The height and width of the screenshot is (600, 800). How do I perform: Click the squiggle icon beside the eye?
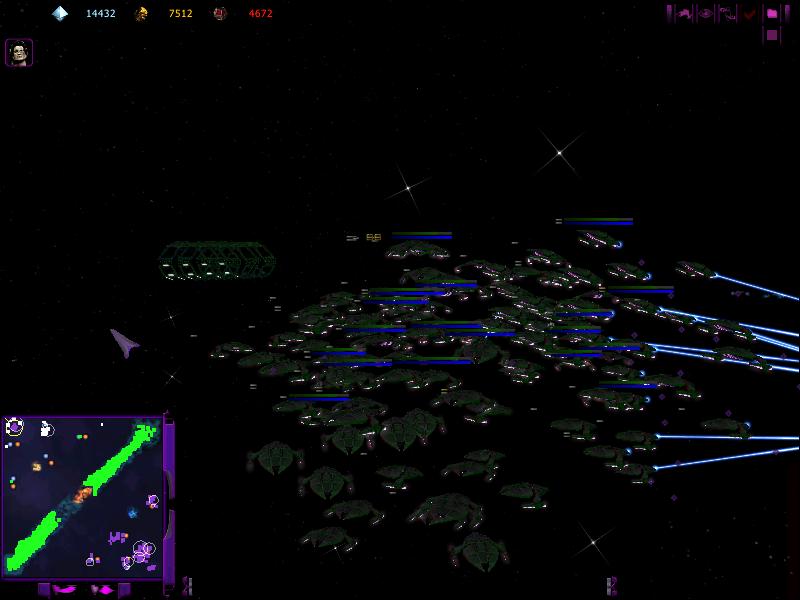coord(728,13)
